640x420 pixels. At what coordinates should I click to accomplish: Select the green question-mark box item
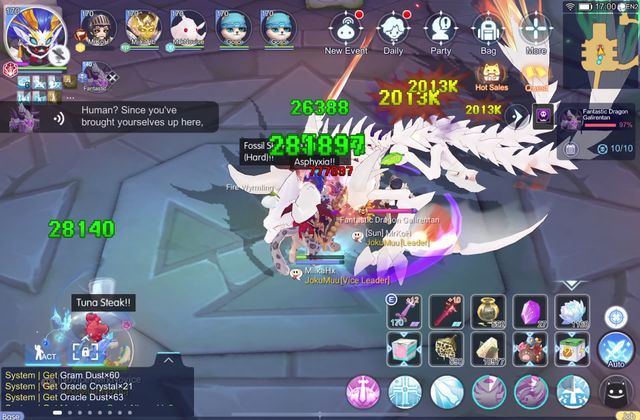tap(572, 348)
